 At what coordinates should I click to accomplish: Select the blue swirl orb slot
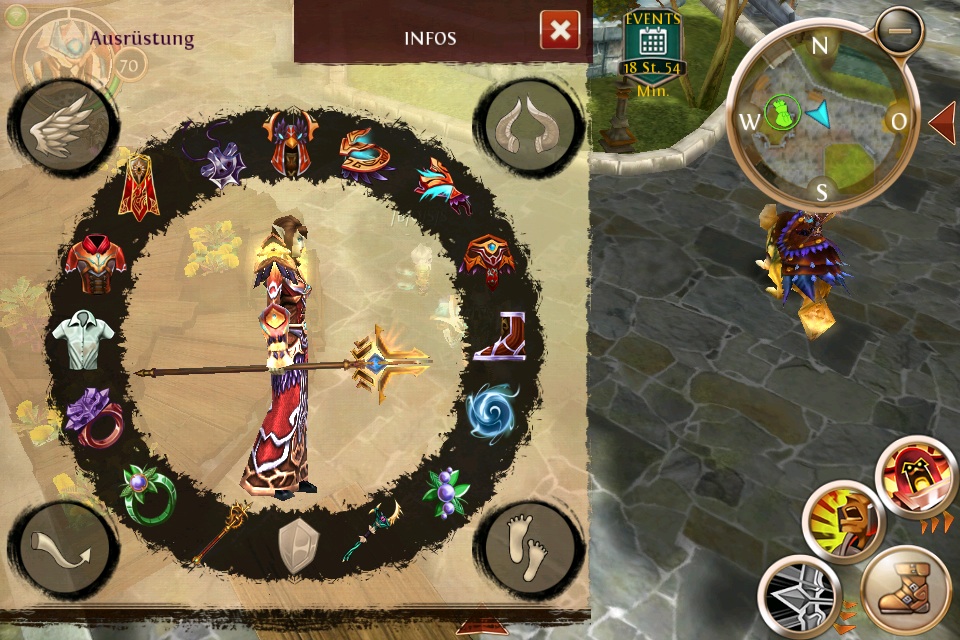tap(493, 411)
